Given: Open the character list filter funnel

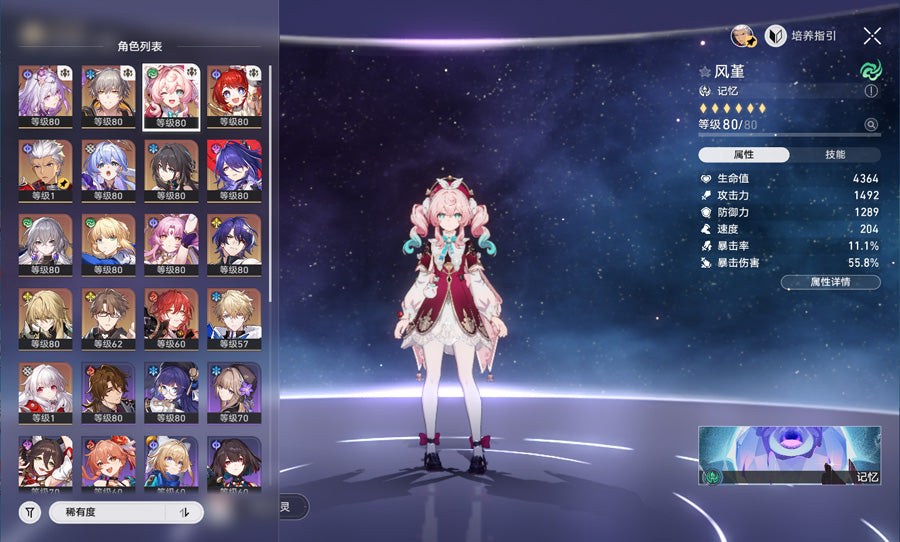Looking at the screenshot, I should 30,512.
